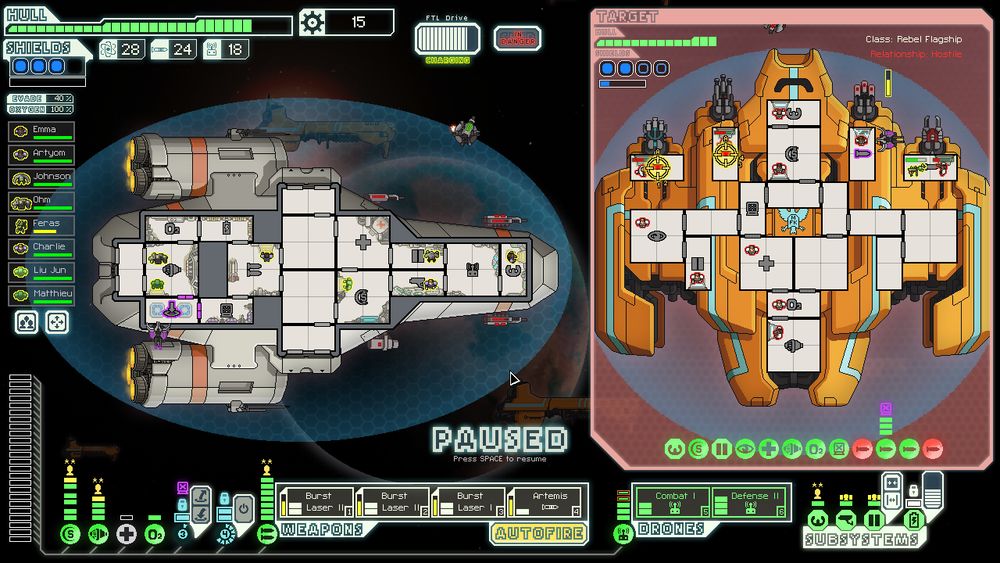Click the medbay system power icon
This screenshot has height=563, width=1000.
point(126,534)
